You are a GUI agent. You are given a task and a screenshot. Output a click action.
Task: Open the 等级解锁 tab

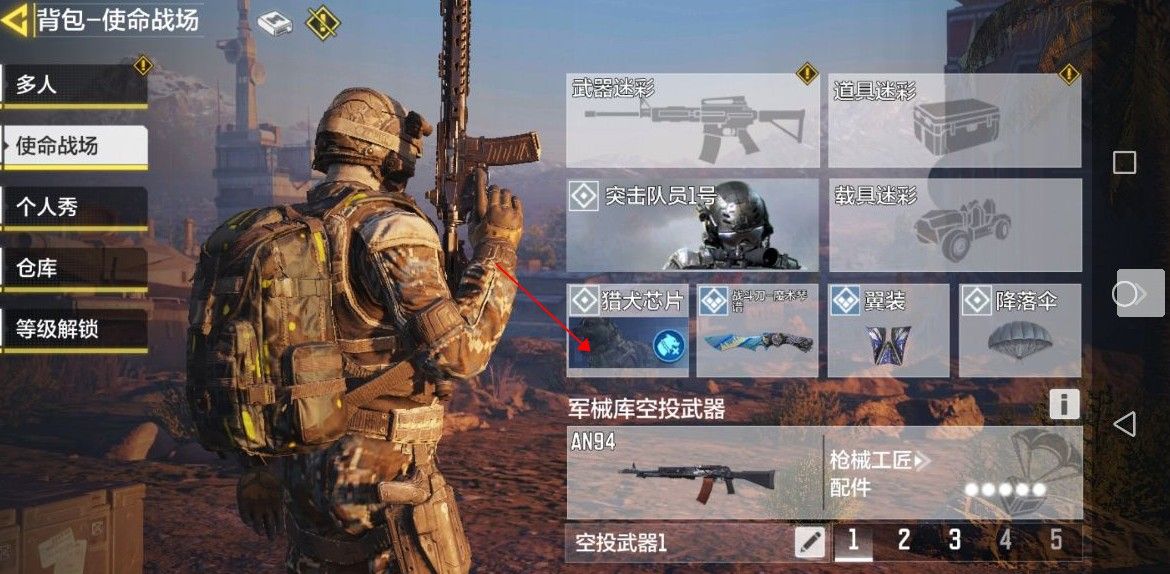tap(74, 329)
